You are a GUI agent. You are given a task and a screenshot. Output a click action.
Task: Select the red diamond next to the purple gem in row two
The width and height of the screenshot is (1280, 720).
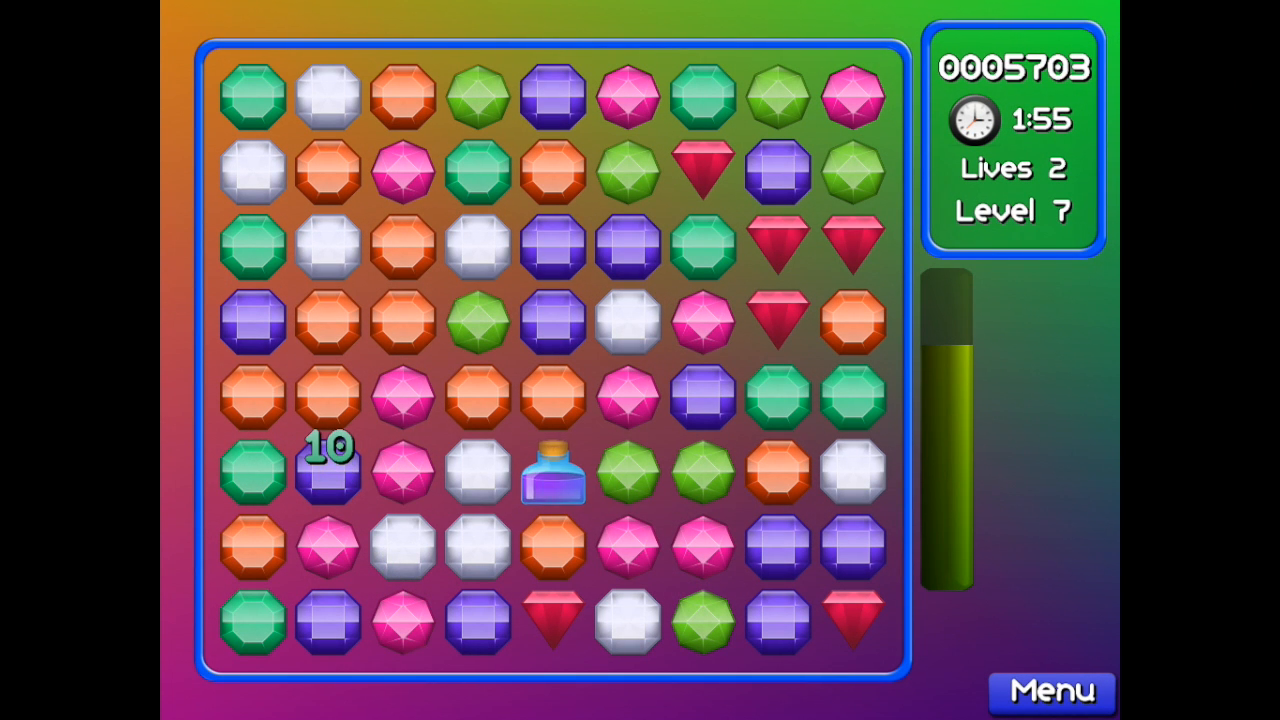pyautogui.click(x=703, y=171)
